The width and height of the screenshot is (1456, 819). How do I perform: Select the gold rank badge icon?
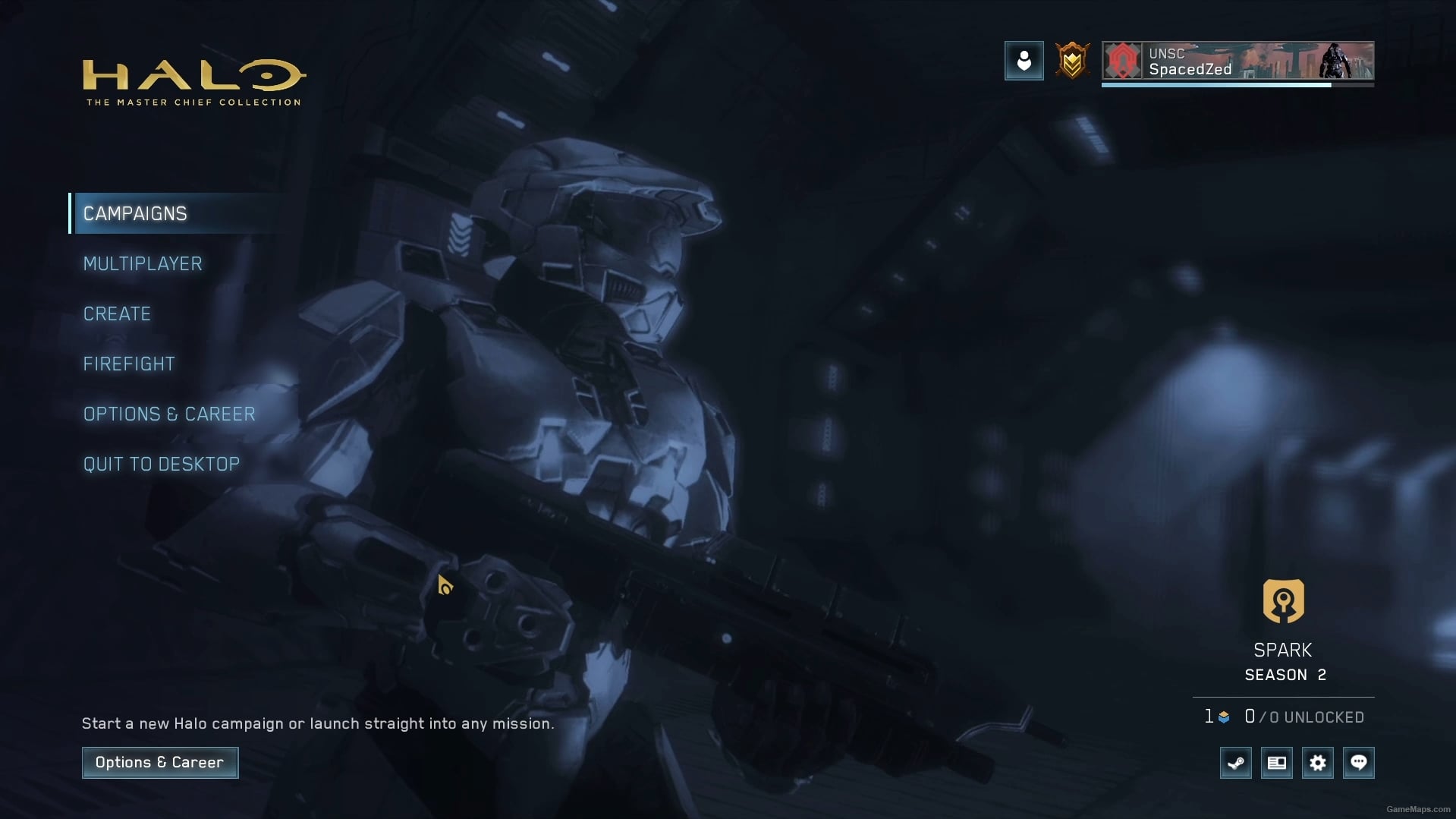pos(1072,61)
